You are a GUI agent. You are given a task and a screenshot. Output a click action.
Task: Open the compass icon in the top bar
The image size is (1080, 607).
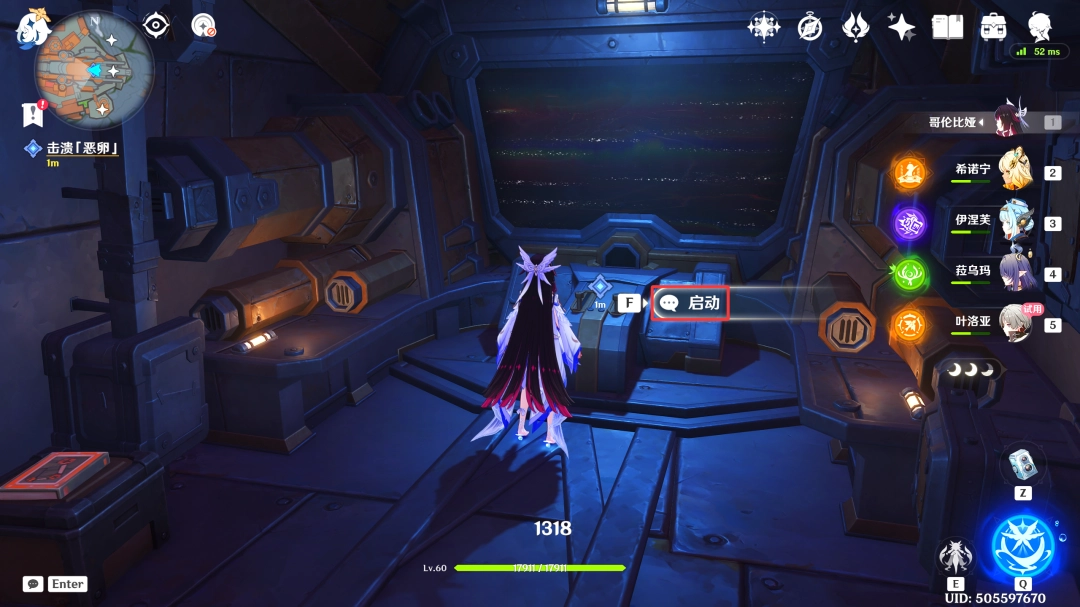coord(810,27)
